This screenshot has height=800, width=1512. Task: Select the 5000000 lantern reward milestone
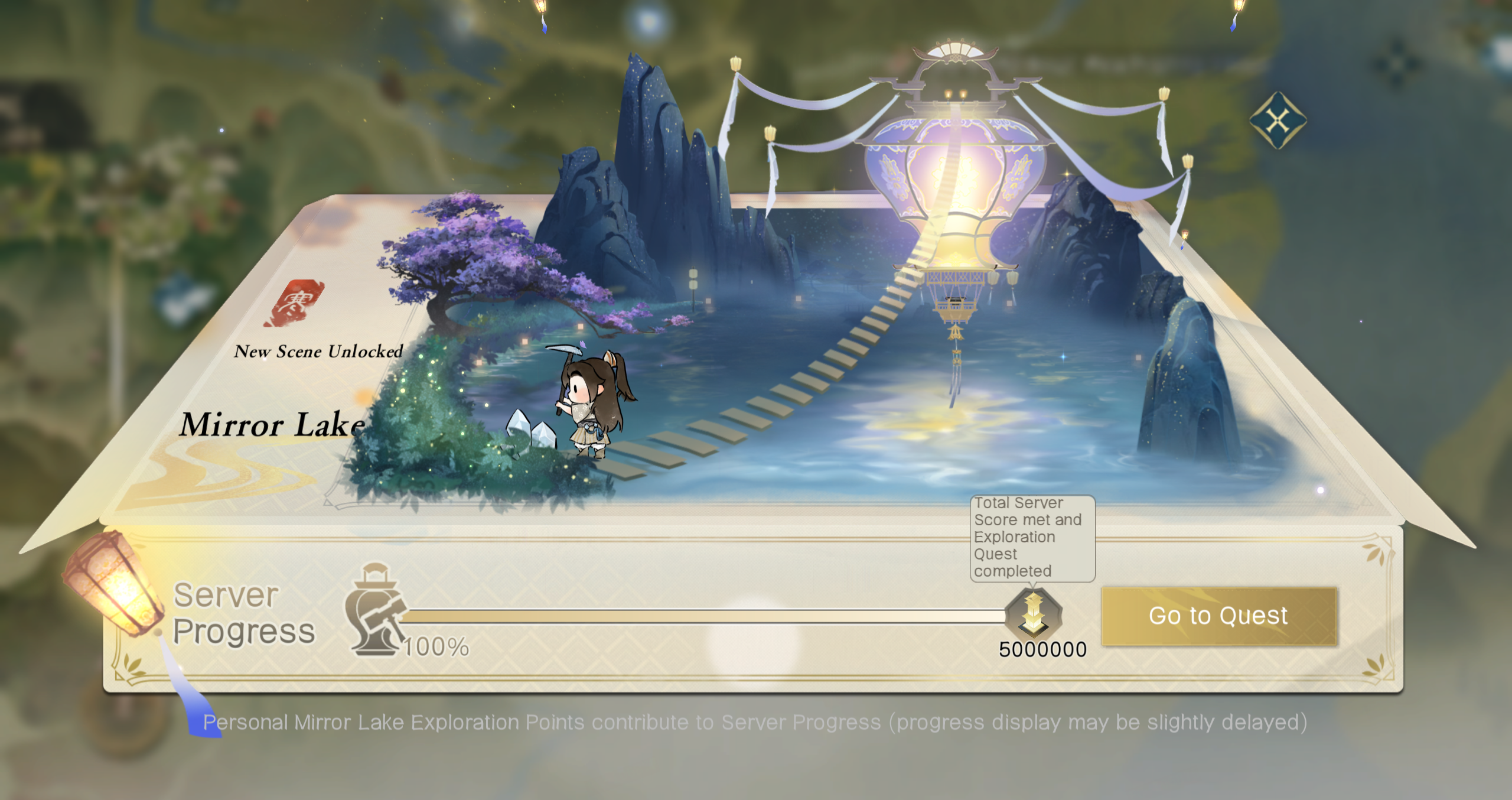1033,613
